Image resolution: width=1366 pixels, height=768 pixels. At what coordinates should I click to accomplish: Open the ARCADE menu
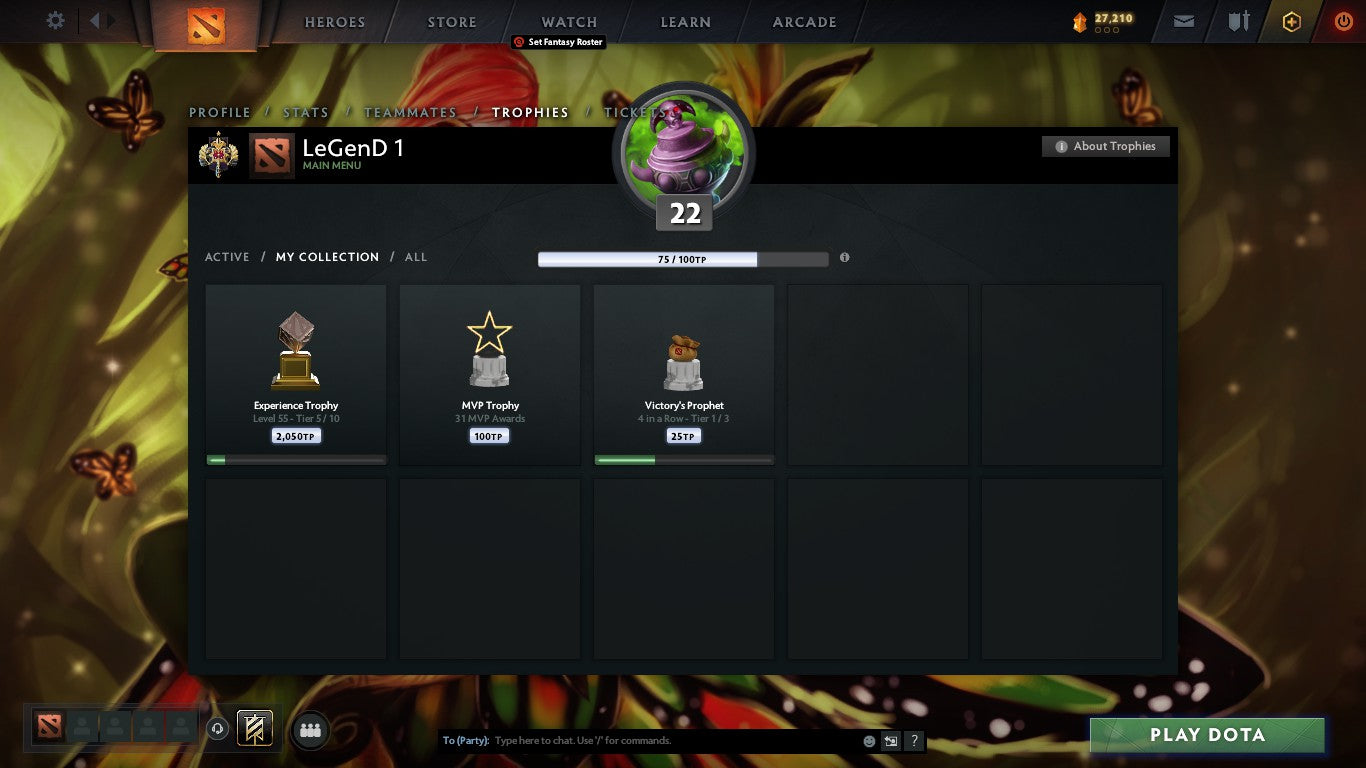click(807, 21)
